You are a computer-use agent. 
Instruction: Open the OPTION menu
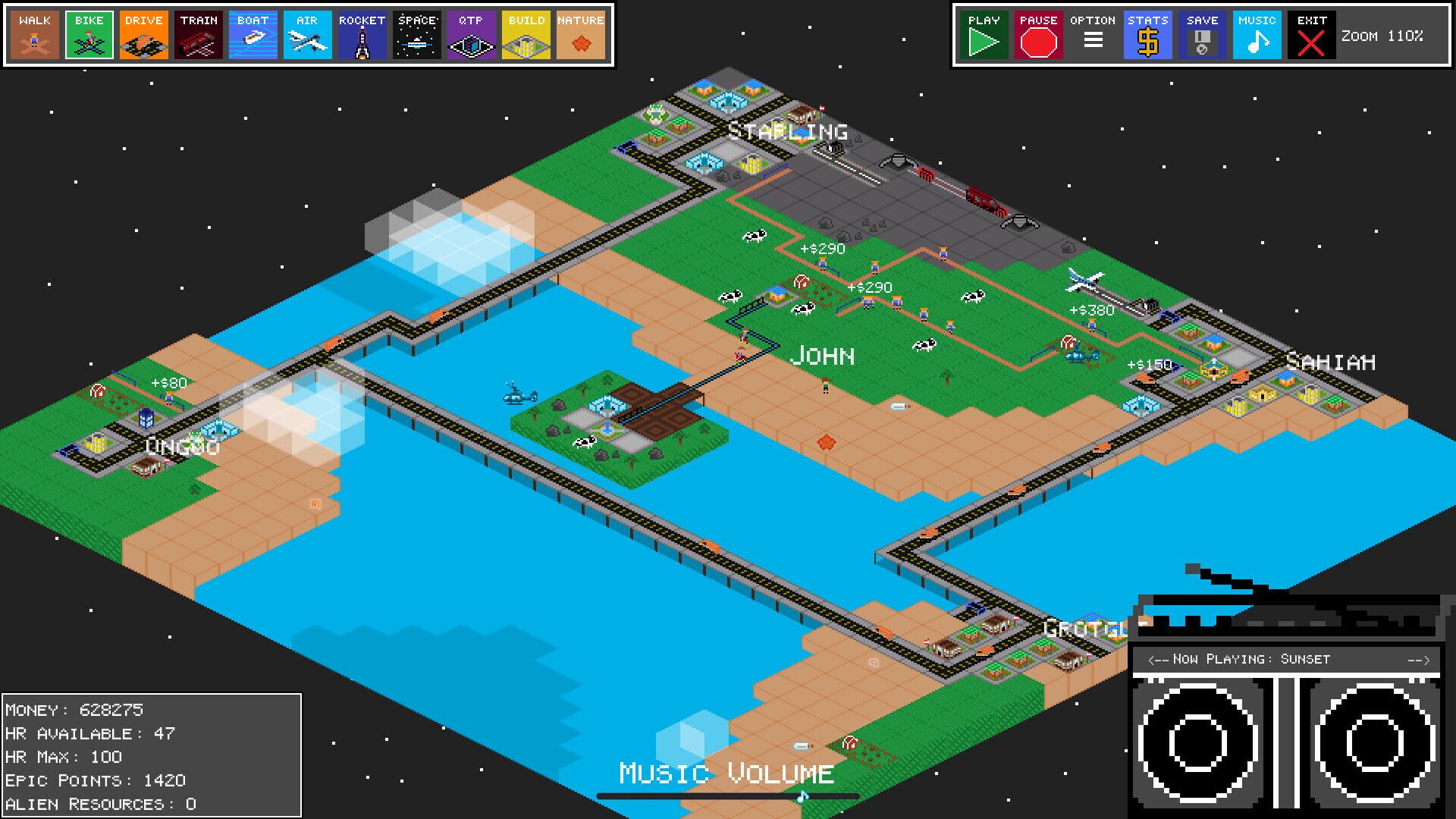point(1092,34)
